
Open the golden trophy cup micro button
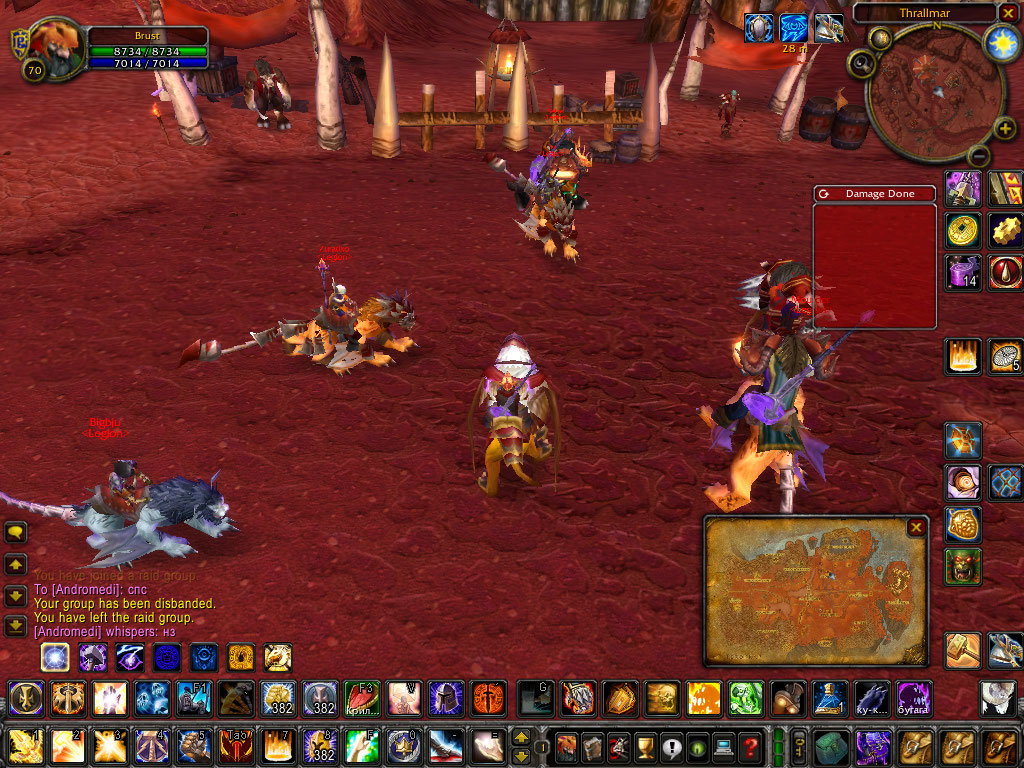[645, 746]
